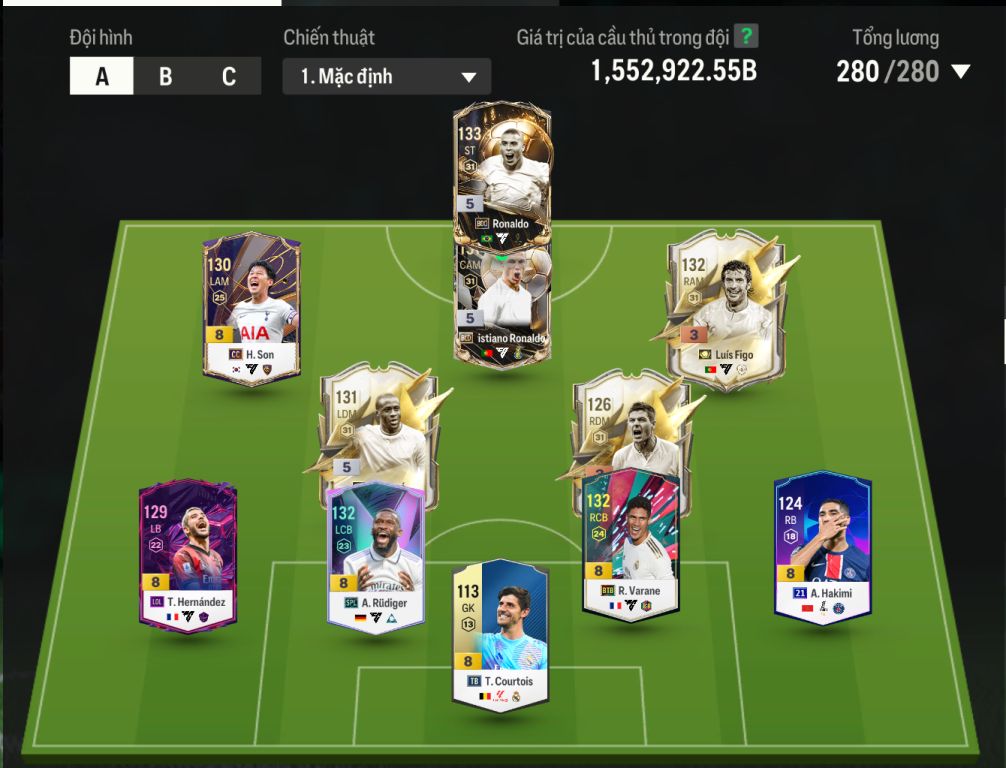Expand the total salary 280/280 arrow
The height and width of the screenshot is (768, 1006).
961,72
